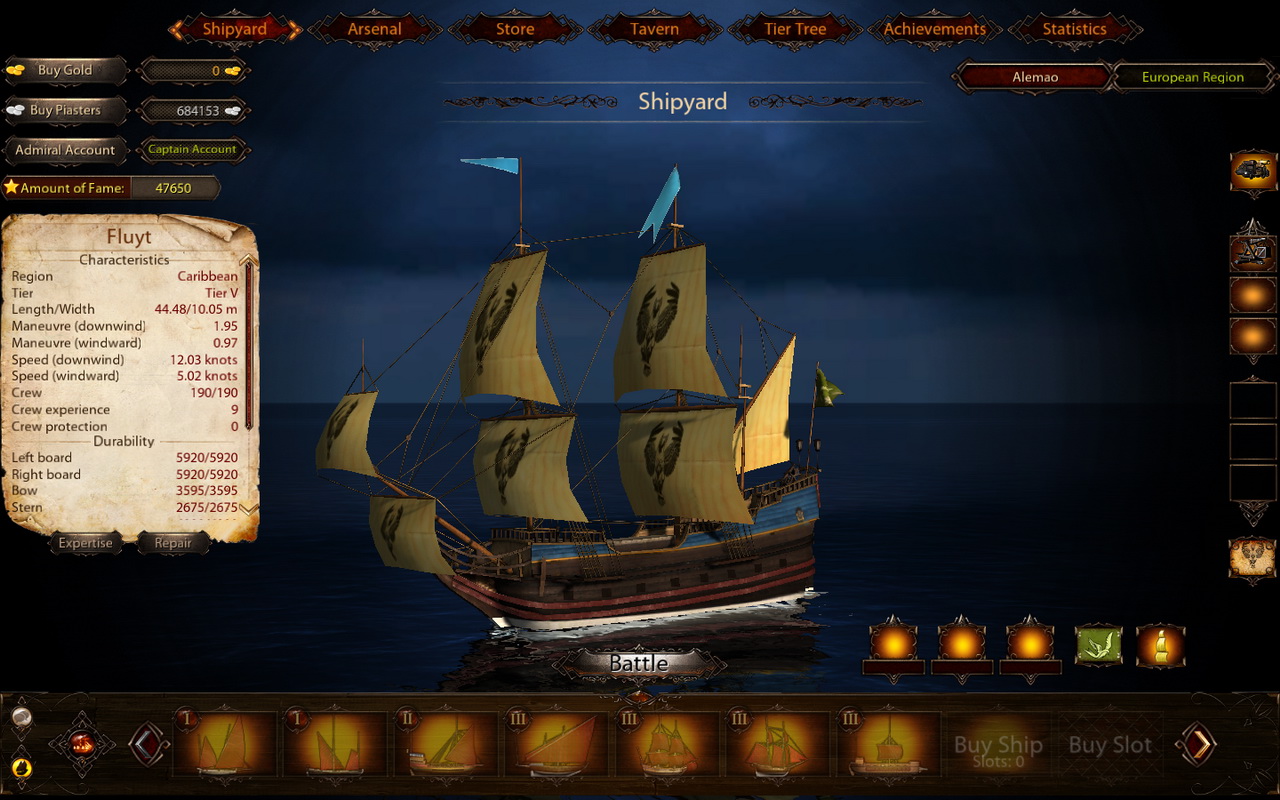
Task: Choose the European Region selector
Action: click(1193, 77)
